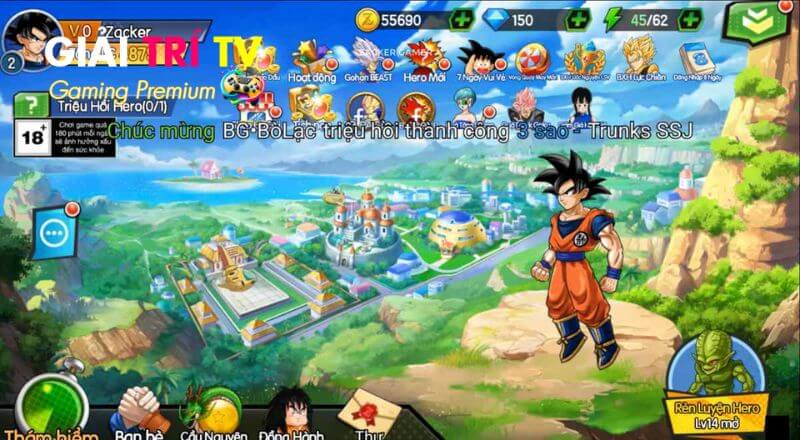Buy more blue diamonds
Viewport: 800px width, 440px height.
(x=578, y=19)
